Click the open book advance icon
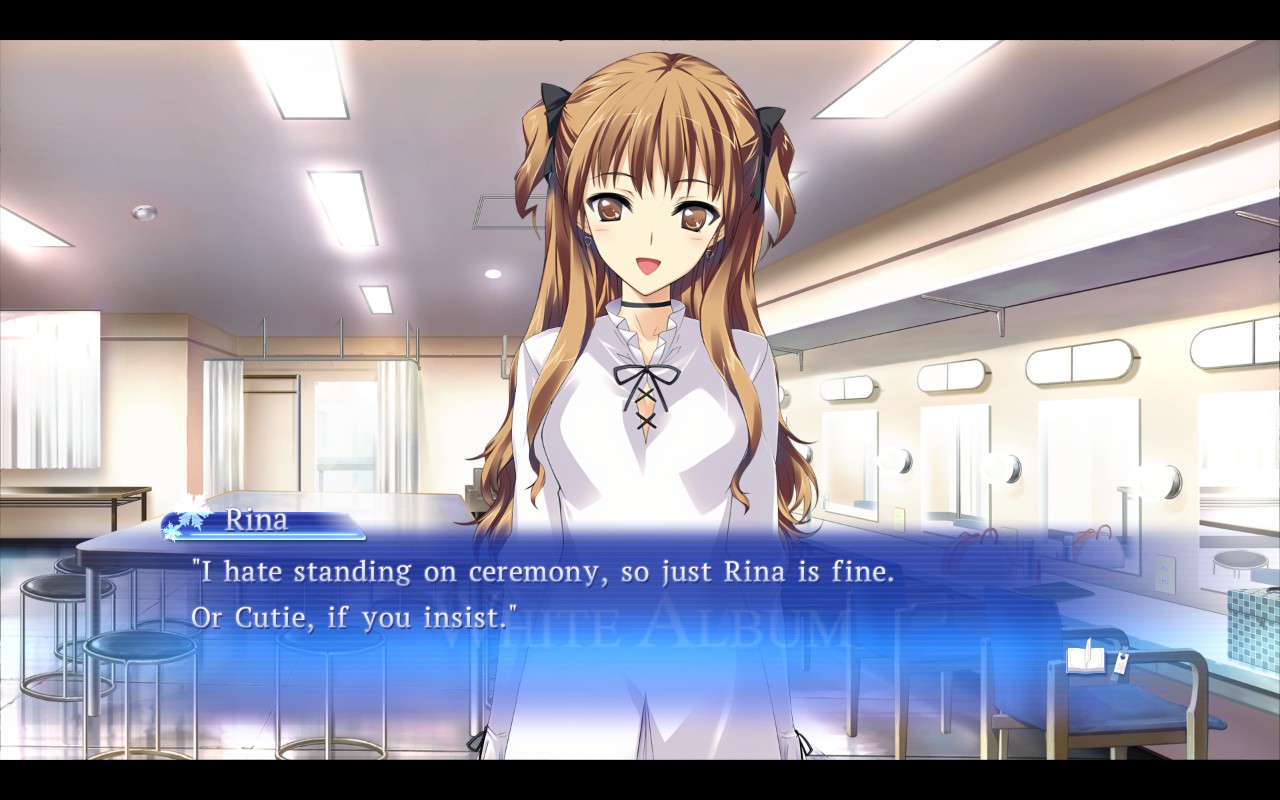The width and height of the screenshot is (1280, 800). pos(1081,659)
